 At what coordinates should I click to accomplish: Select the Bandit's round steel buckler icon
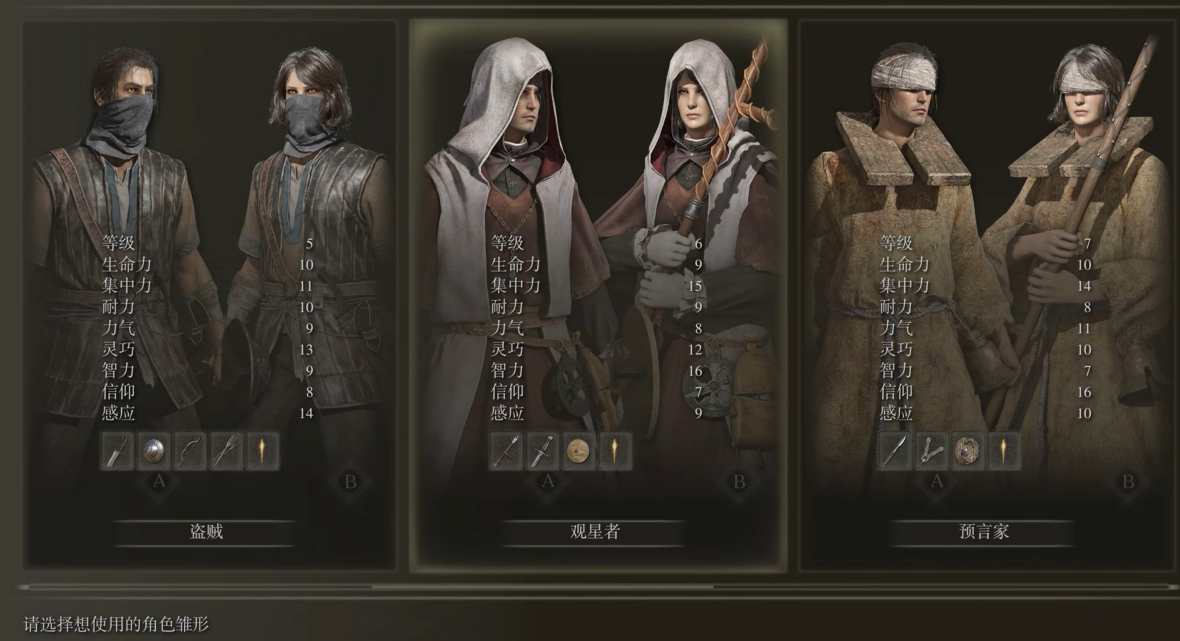(154, 451)
